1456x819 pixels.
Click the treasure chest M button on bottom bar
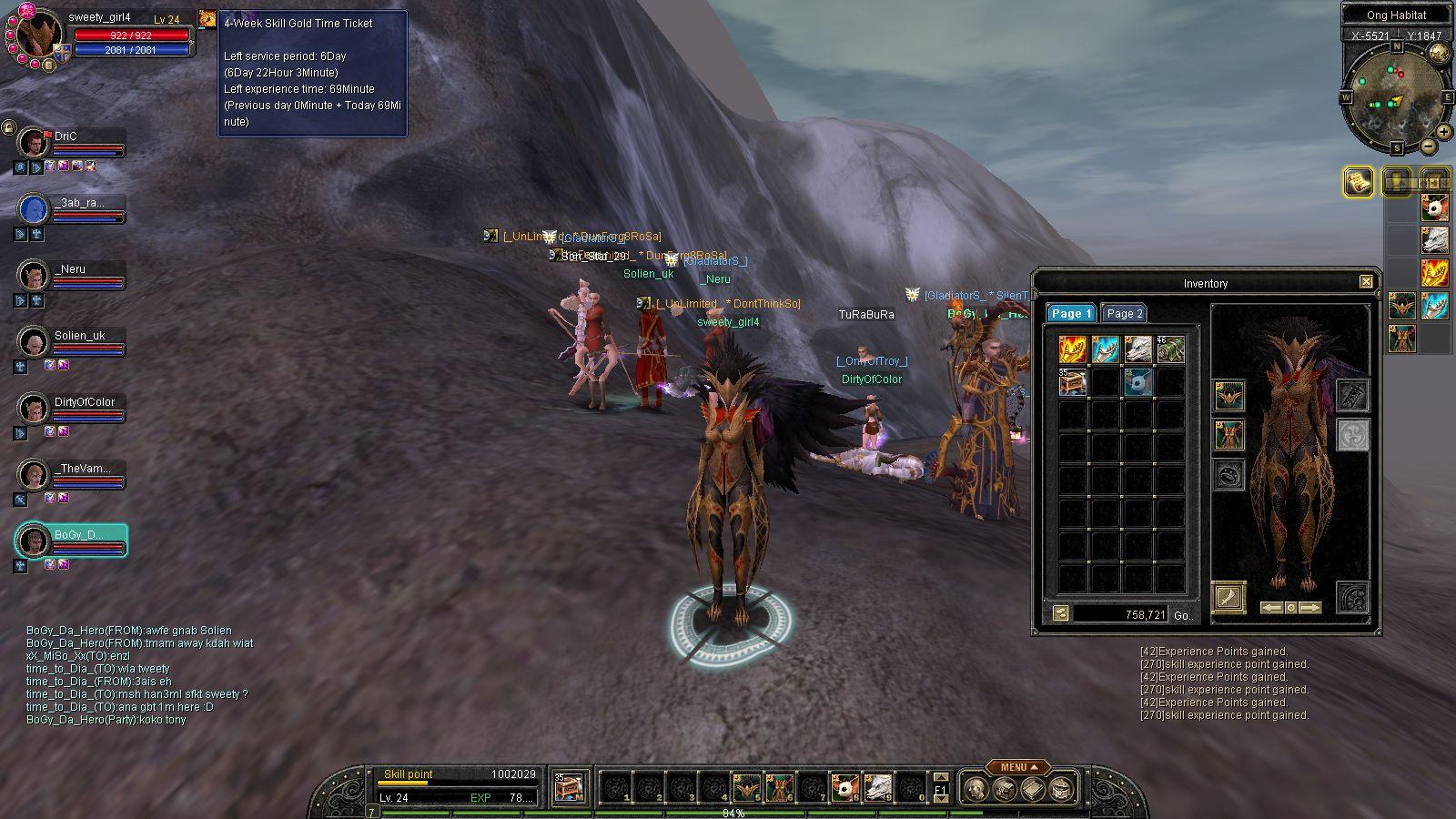568,788
